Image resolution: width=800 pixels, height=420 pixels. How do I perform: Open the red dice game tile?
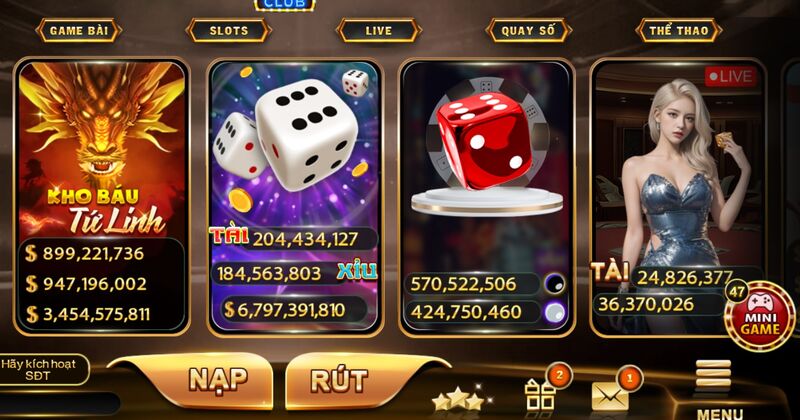[x=486, y=150]
